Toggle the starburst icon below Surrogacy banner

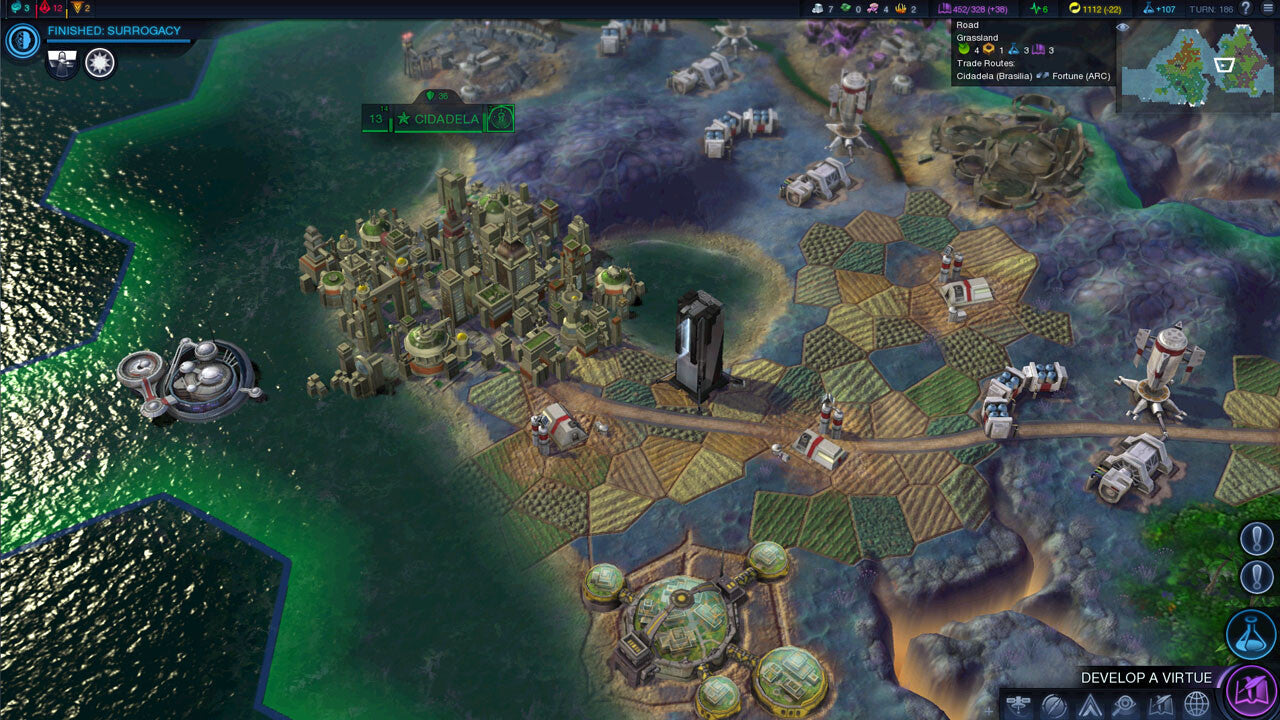click(98, 63)
